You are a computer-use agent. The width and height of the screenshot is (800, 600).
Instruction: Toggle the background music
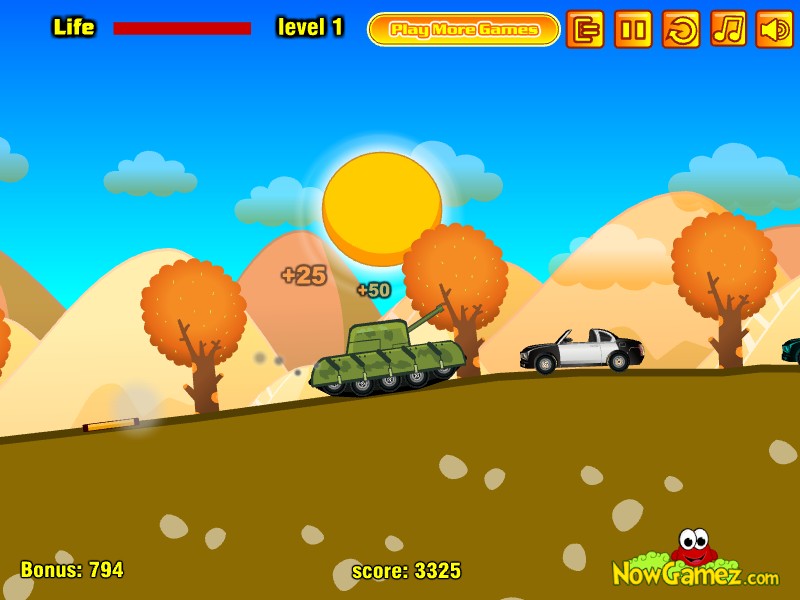[728, 29]
